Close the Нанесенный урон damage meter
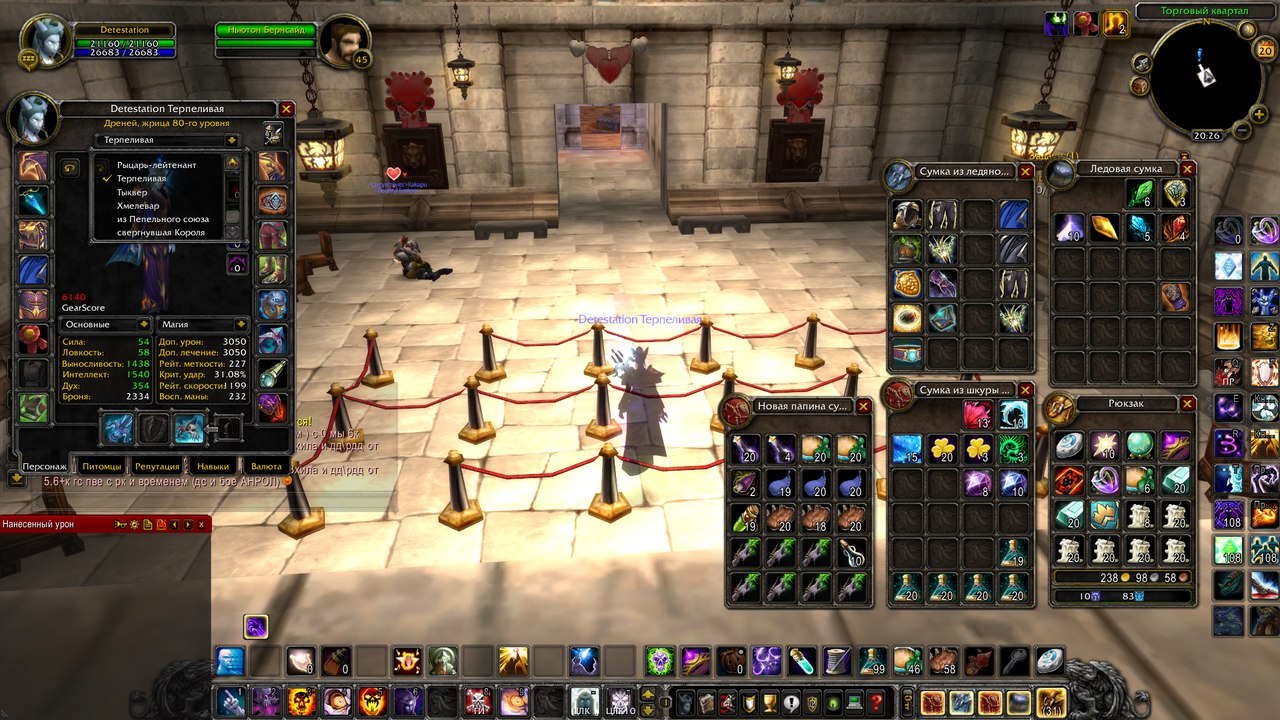Screen dimensions: 1280x720 [203, 523]
